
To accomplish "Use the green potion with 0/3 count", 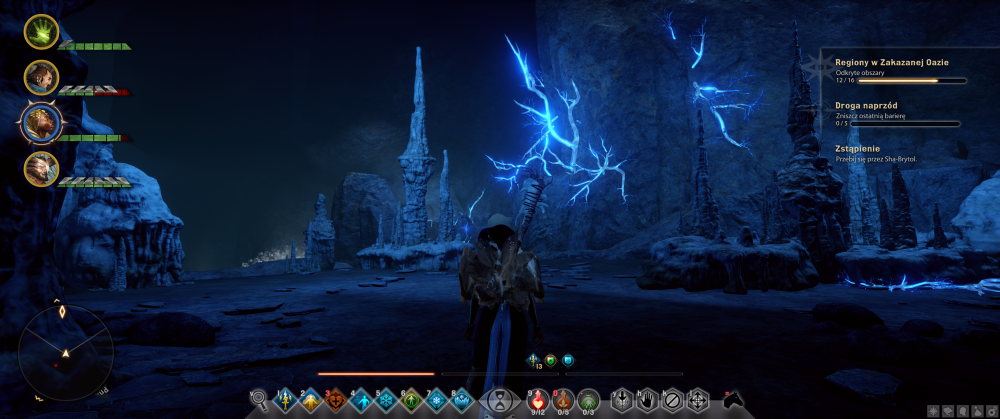I will point(589,401).
